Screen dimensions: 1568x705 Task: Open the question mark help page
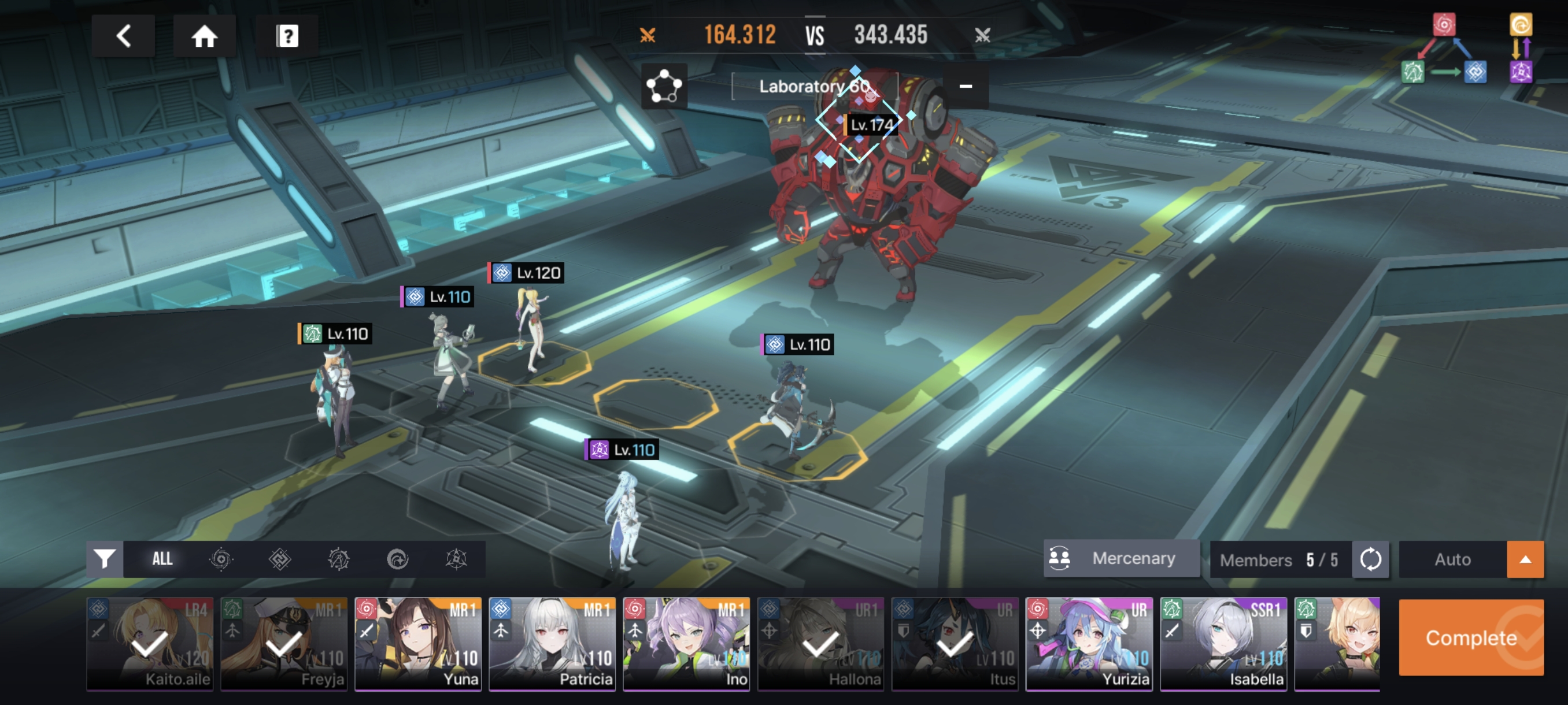287,36
